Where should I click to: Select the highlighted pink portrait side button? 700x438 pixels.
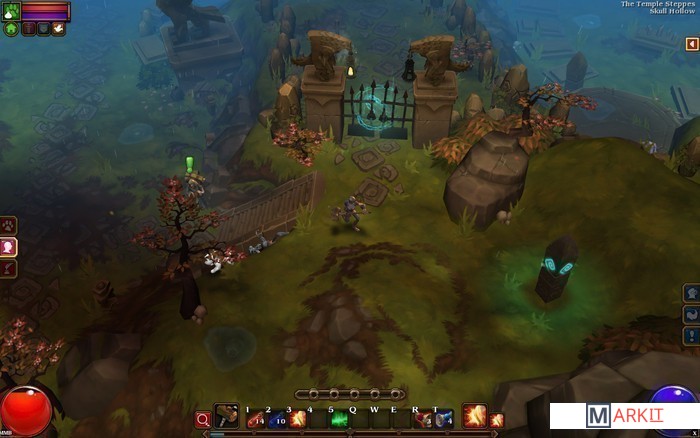[x=8, y=247]
